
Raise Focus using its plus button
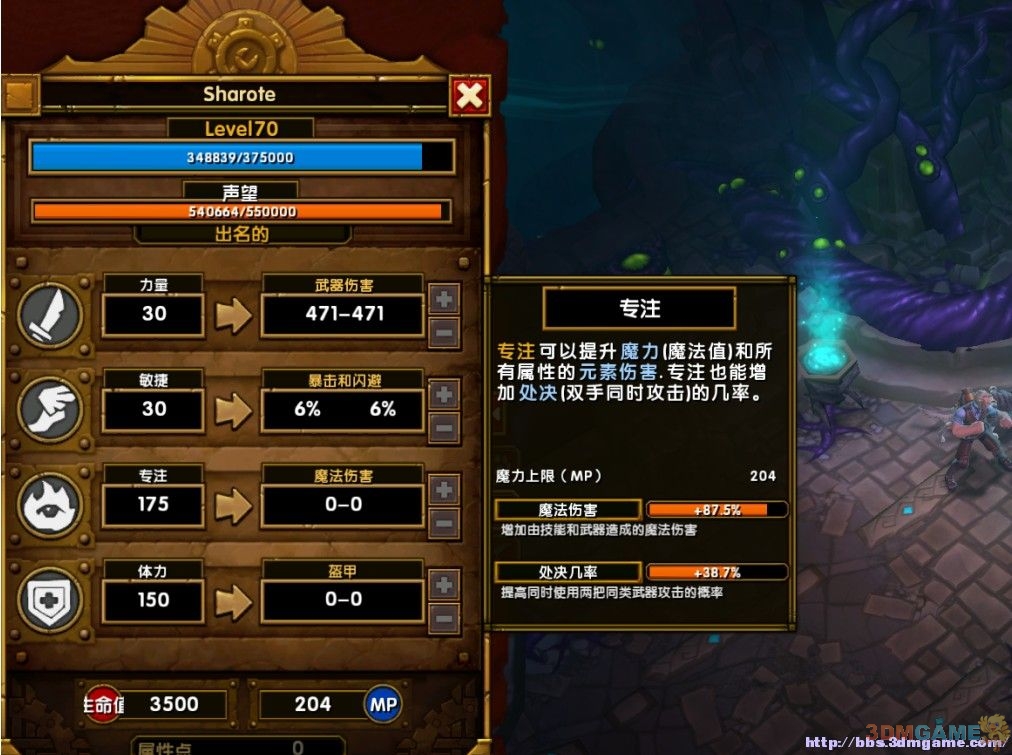(x=445, y=489)
